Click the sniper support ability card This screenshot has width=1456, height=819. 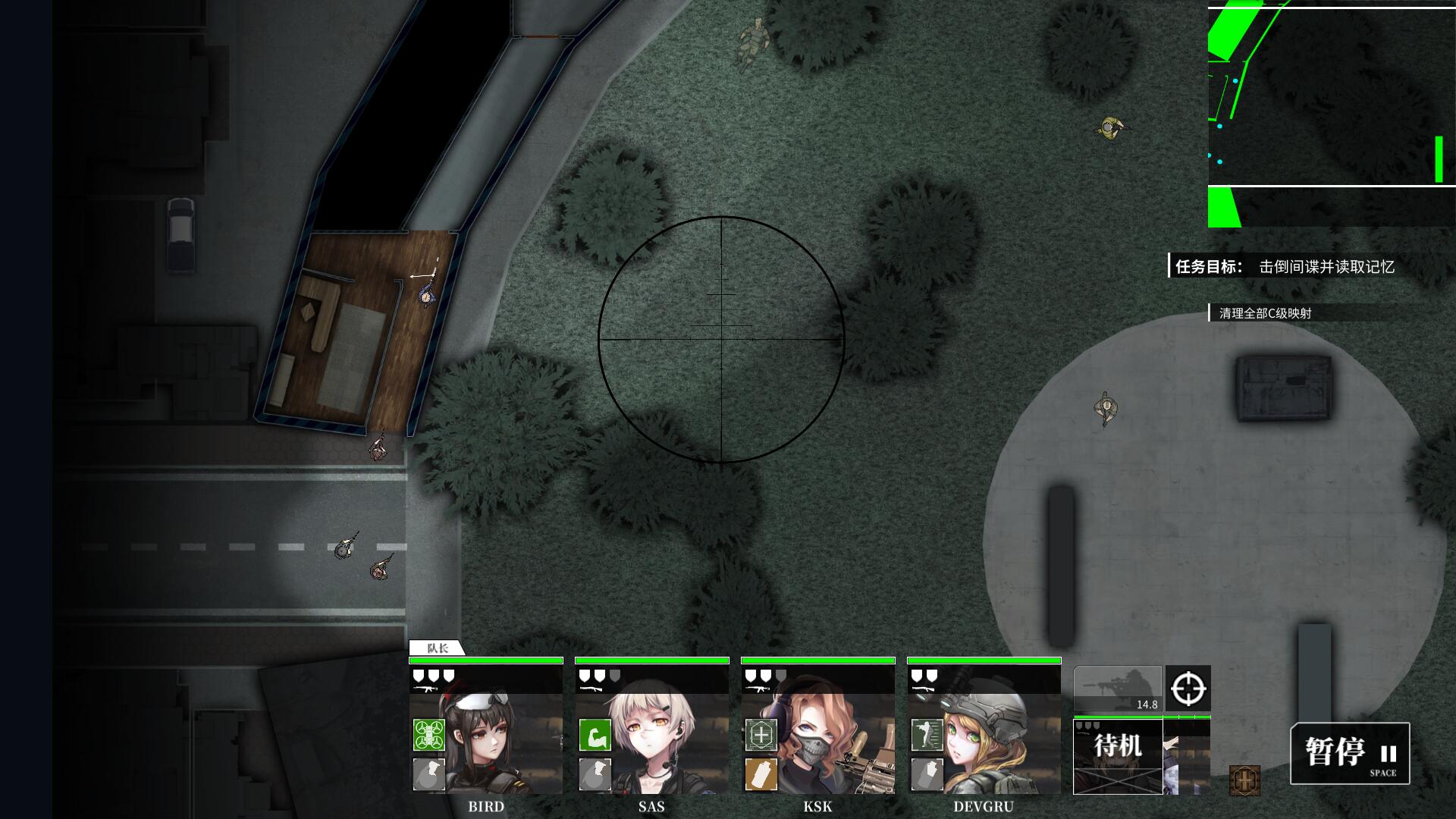coord(1117,689)
